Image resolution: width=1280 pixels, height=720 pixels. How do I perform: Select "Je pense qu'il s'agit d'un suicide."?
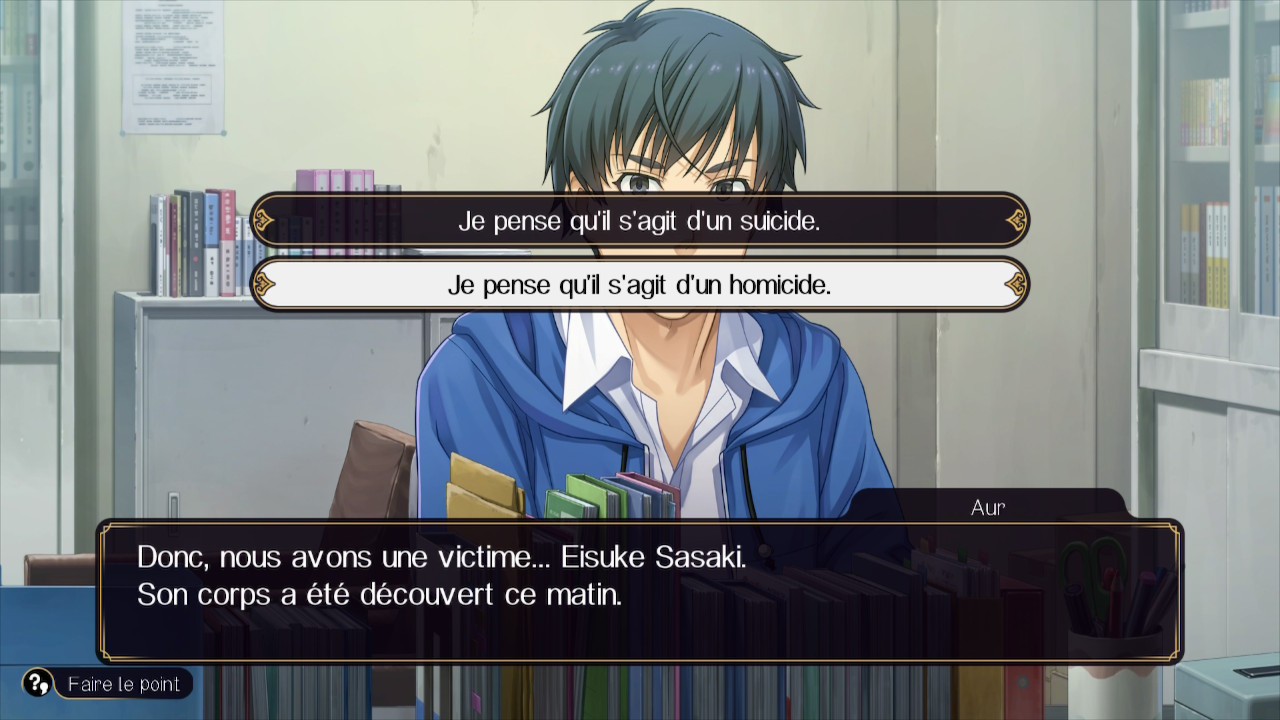(640, 221)
